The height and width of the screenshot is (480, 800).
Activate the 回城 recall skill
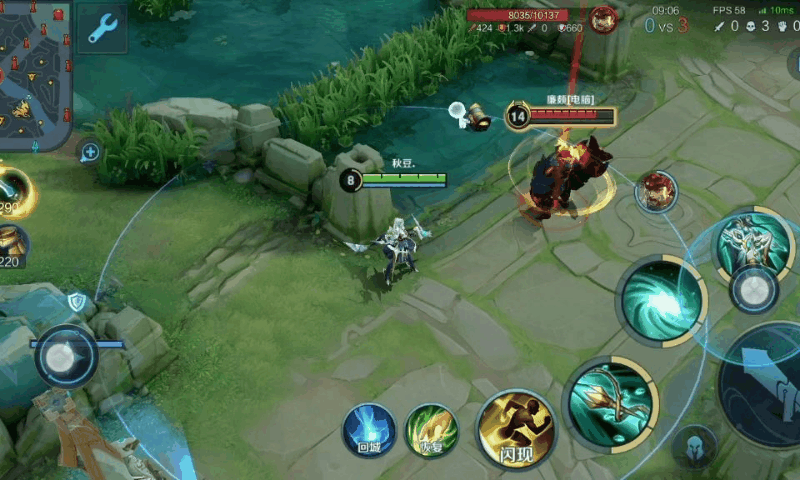point(369,430)
